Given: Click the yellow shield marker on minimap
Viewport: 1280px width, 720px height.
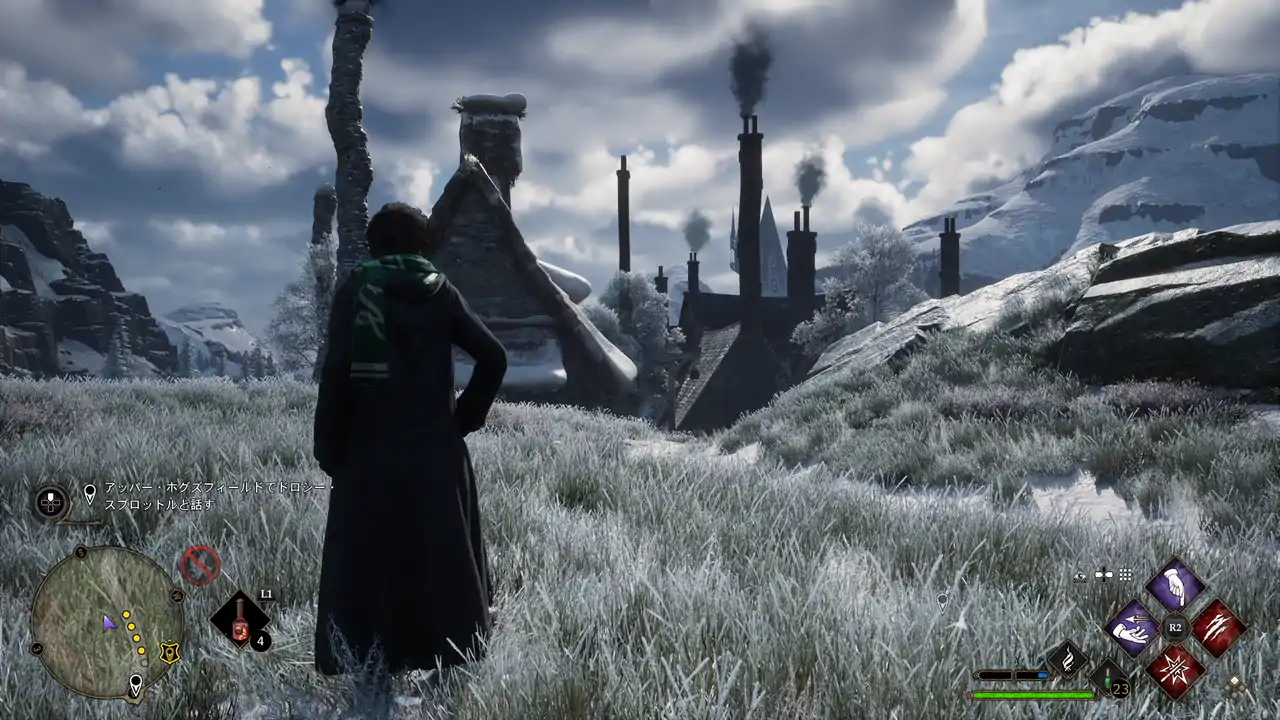Looking at the screenshot, I should pos(171,652).
